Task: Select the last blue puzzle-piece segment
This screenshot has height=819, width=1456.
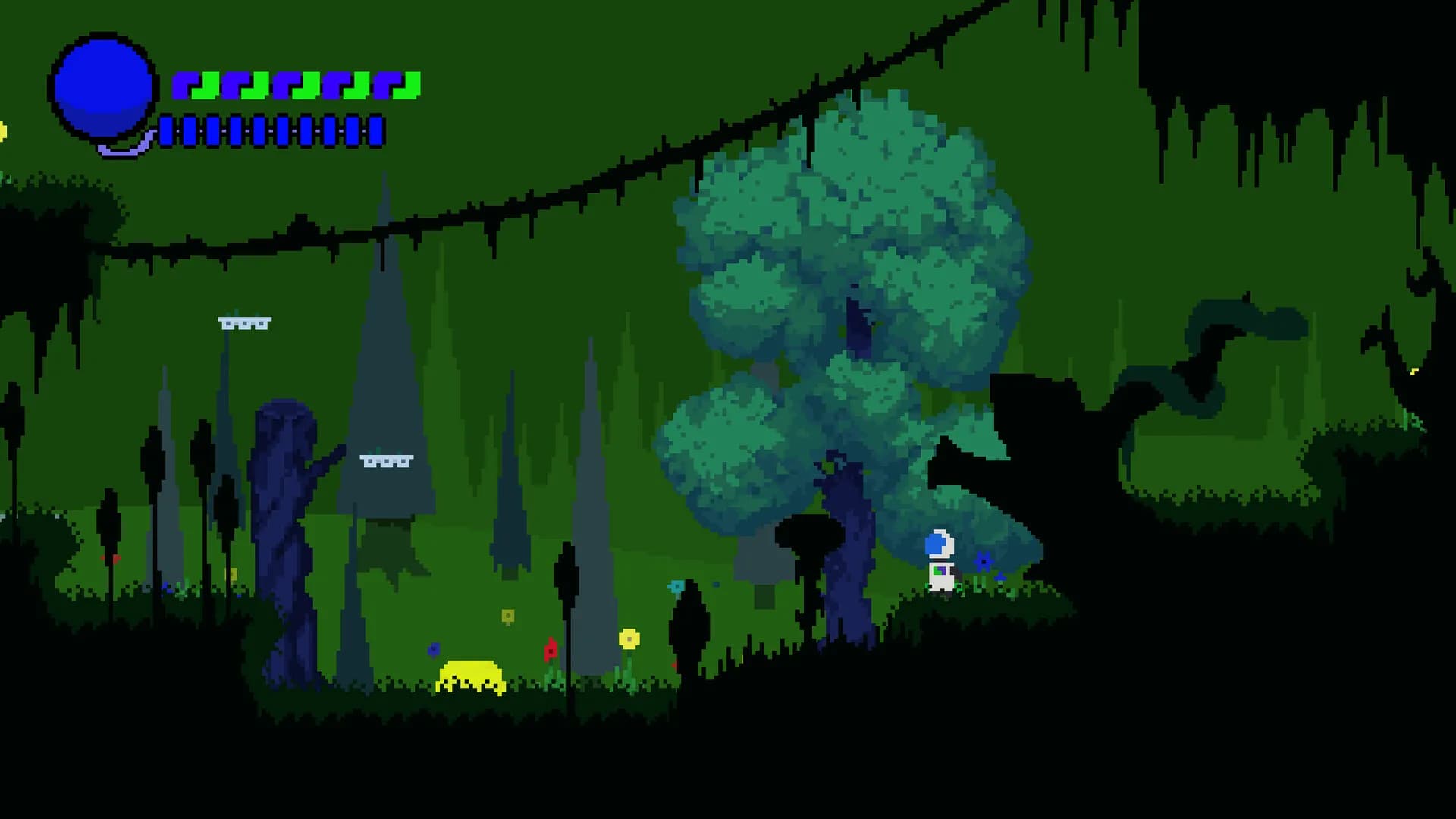Action: [x=386, y=85]
